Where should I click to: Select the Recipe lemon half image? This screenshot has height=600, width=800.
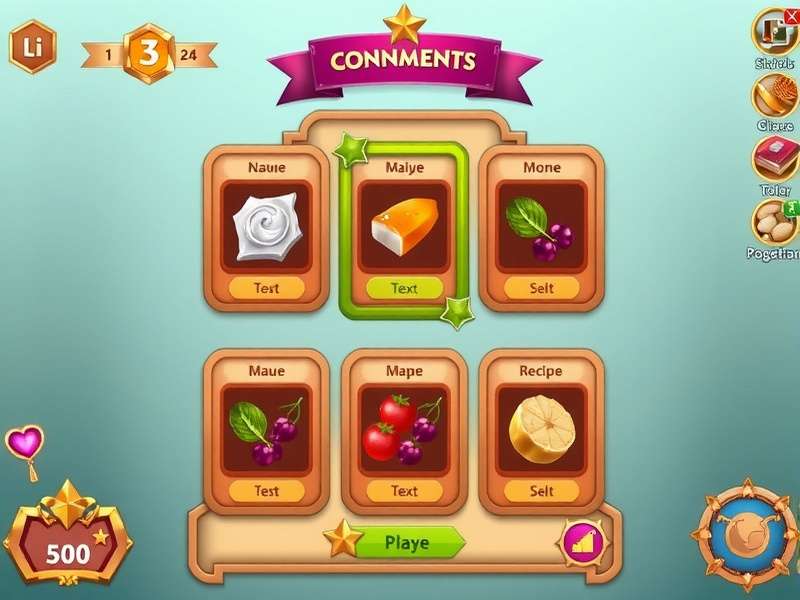542,431
